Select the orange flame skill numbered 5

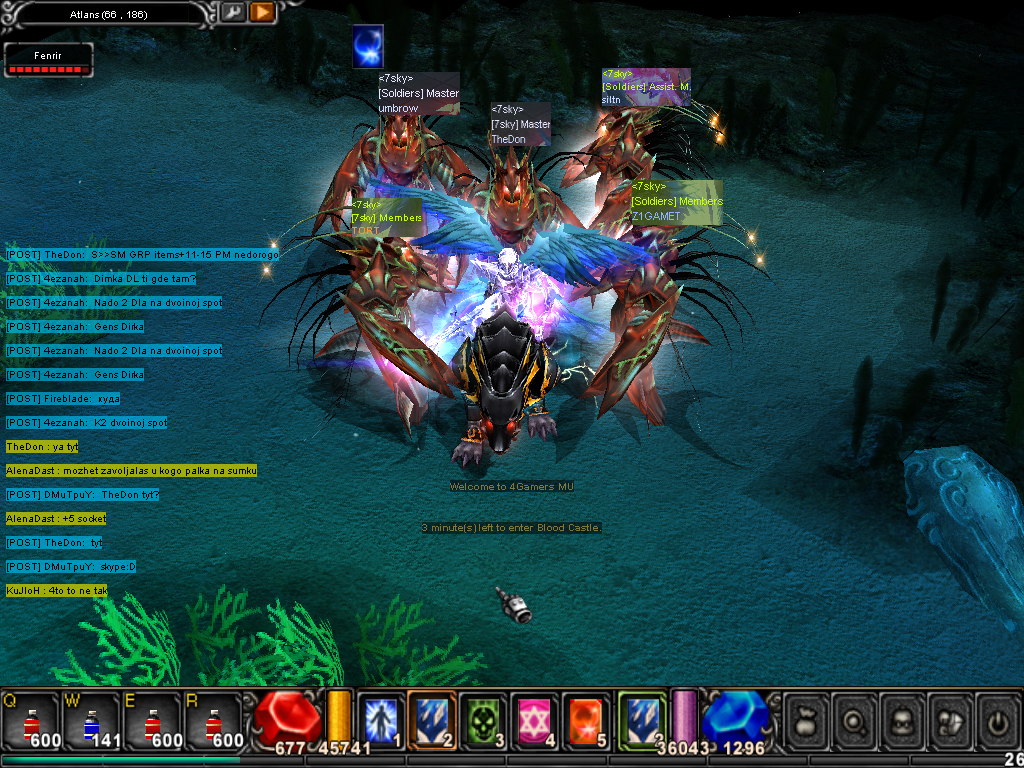pos(587,718)
